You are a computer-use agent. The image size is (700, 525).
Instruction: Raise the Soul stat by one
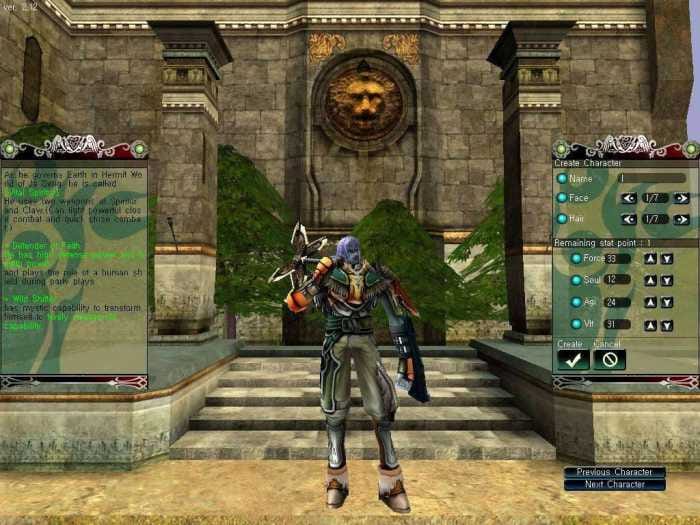[x=649, y=280]
